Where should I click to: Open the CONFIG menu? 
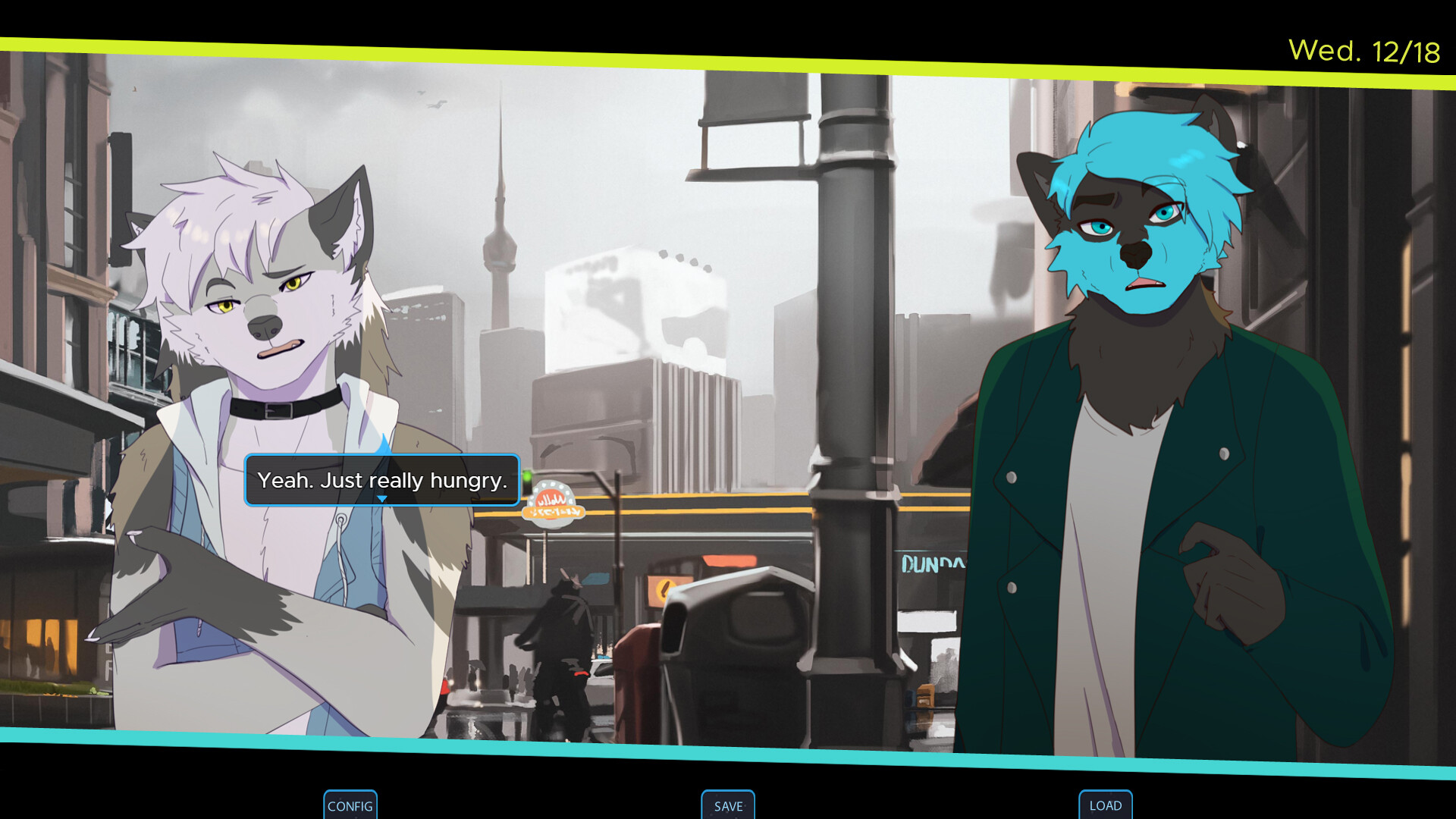point(350,805)
